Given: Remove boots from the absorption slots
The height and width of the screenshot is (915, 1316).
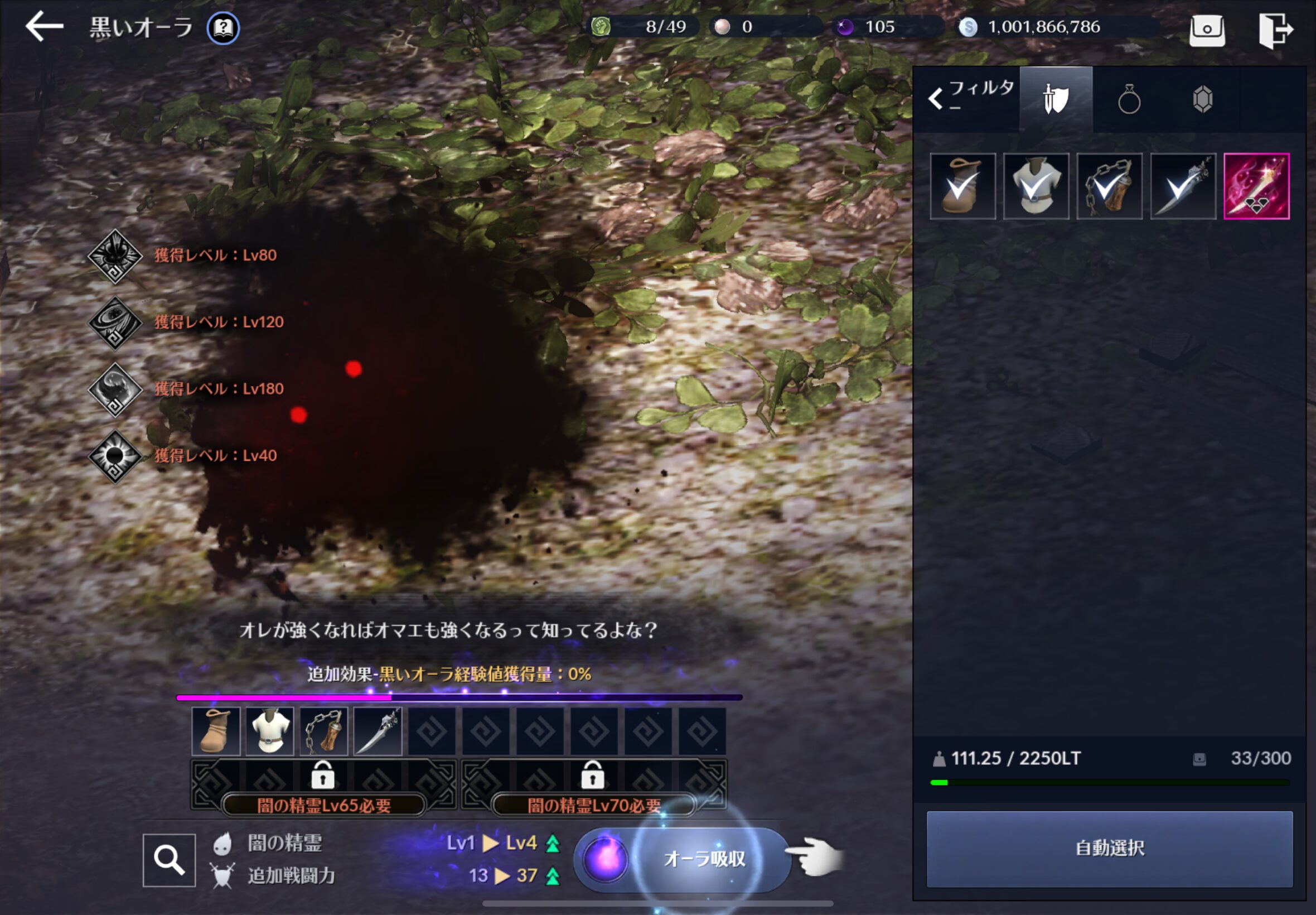Looking at the screenshot, I should [216, 731].
